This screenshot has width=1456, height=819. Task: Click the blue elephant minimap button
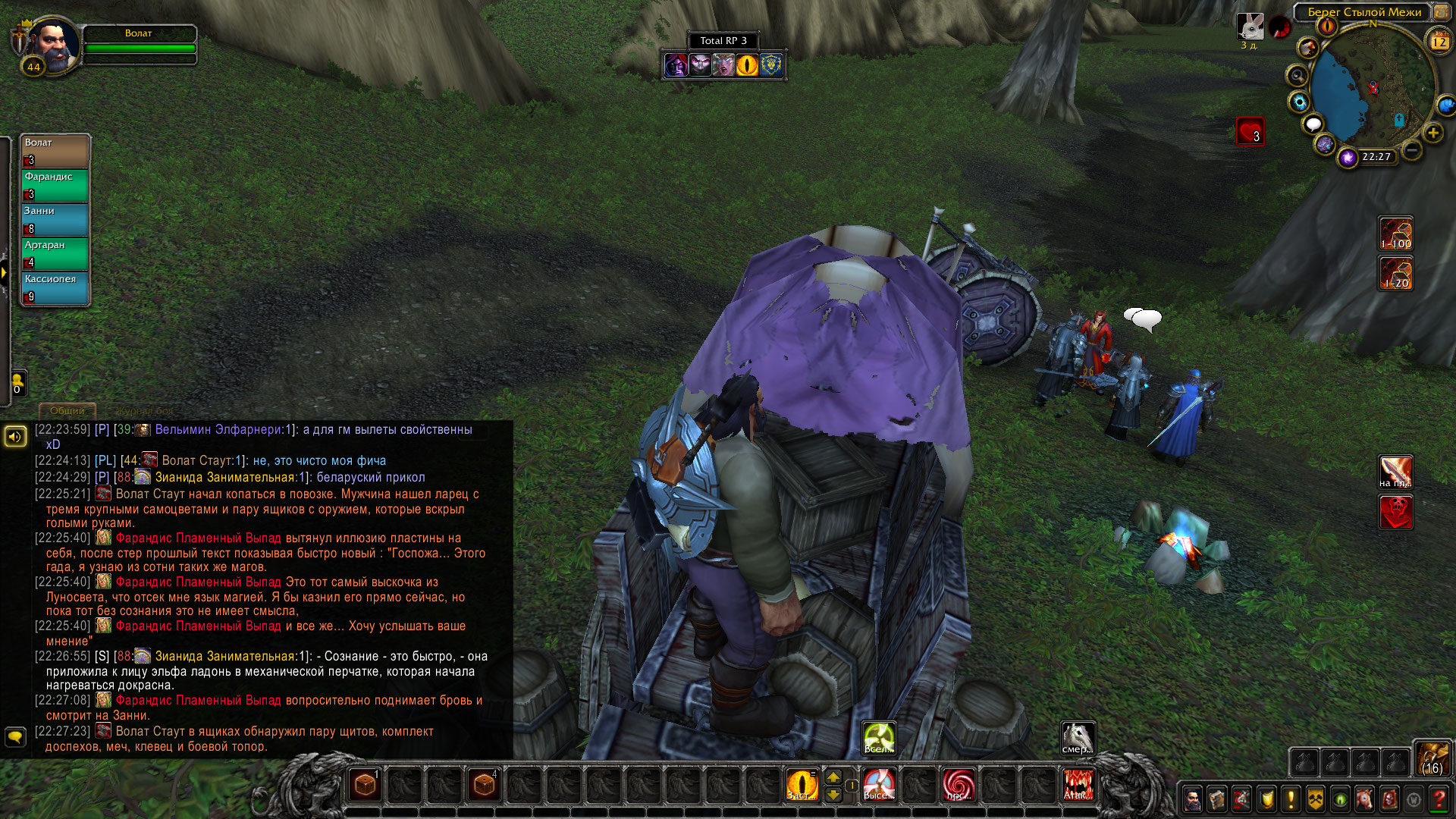pyautogui.click(x=1445, y=105)
